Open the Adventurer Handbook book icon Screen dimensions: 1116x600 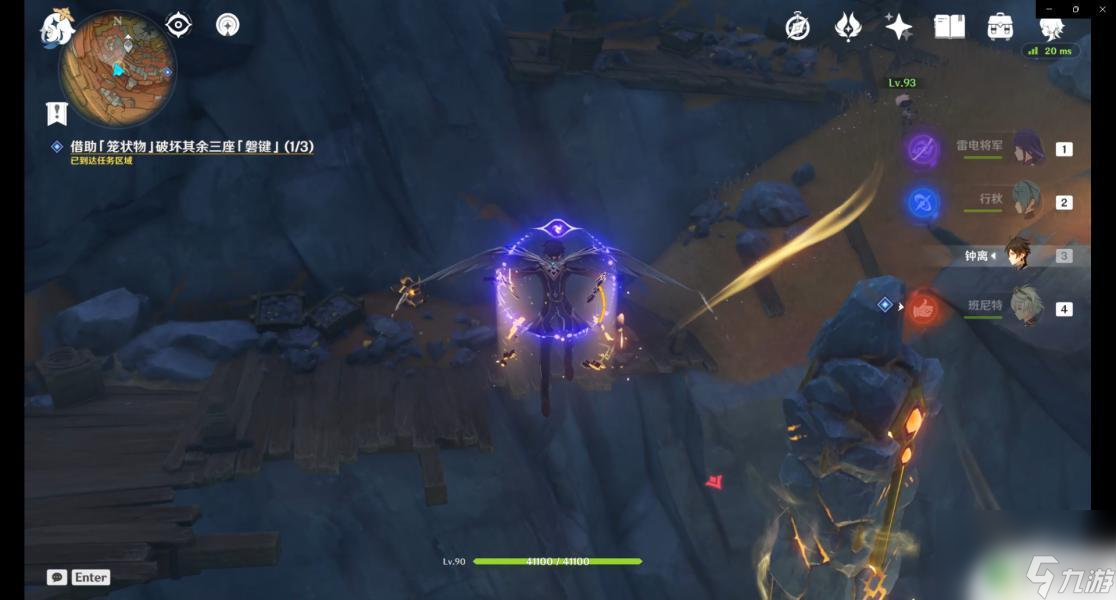[949, 27]
